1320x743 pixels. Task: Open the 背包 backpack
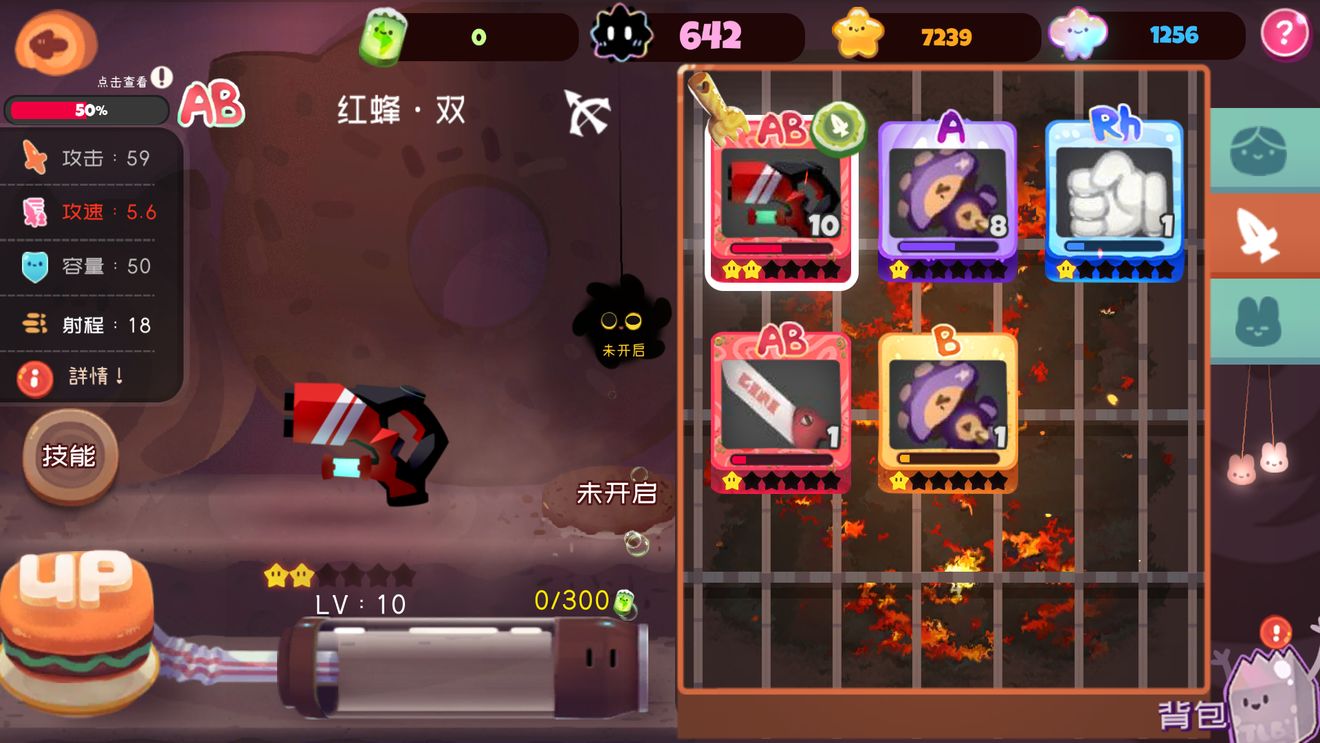(x=1240, y=700)
